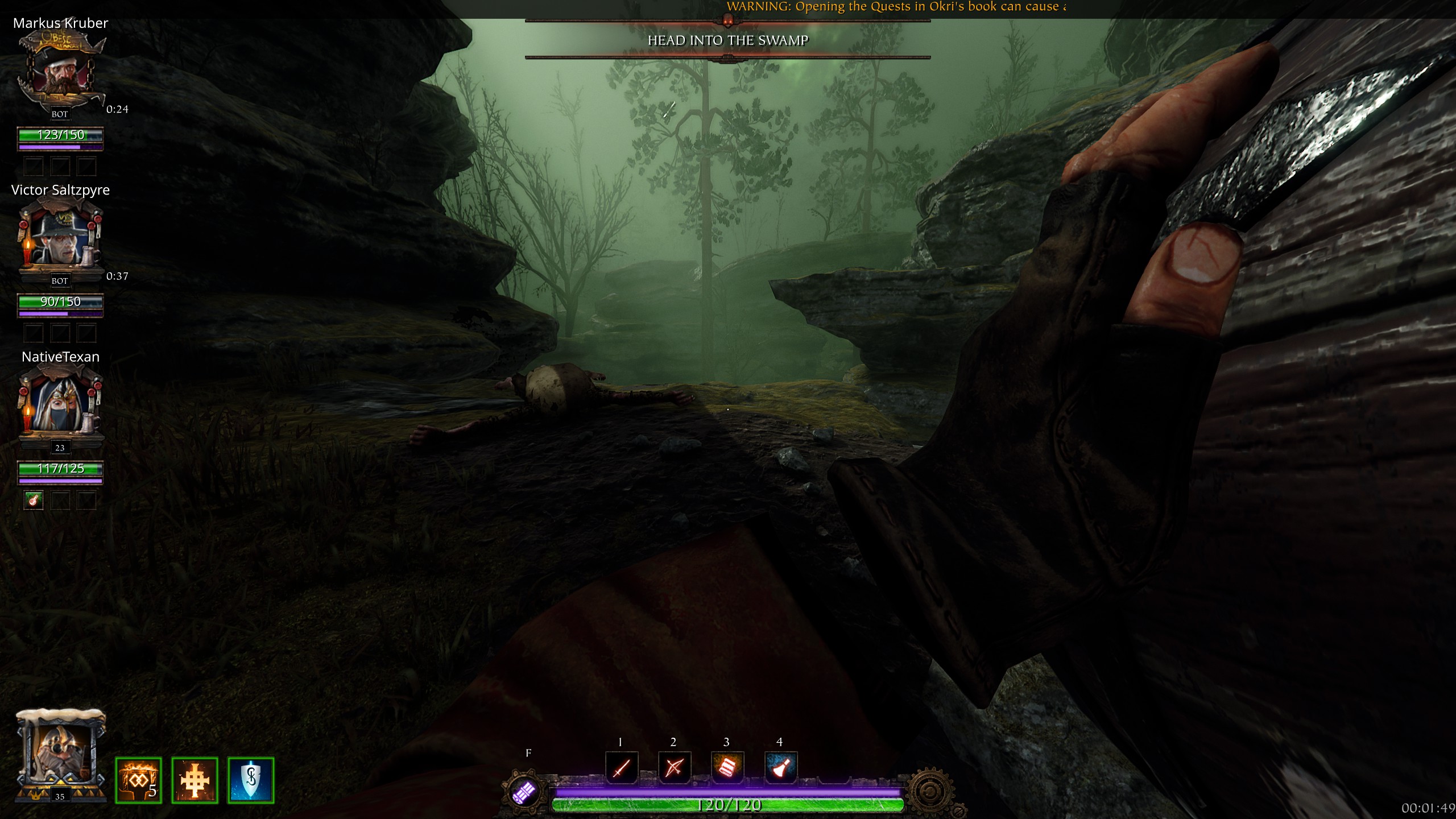Click the Head Into The Swamp objective
1456x819 pixels.
pyautogui.click(x=728, y=40)
